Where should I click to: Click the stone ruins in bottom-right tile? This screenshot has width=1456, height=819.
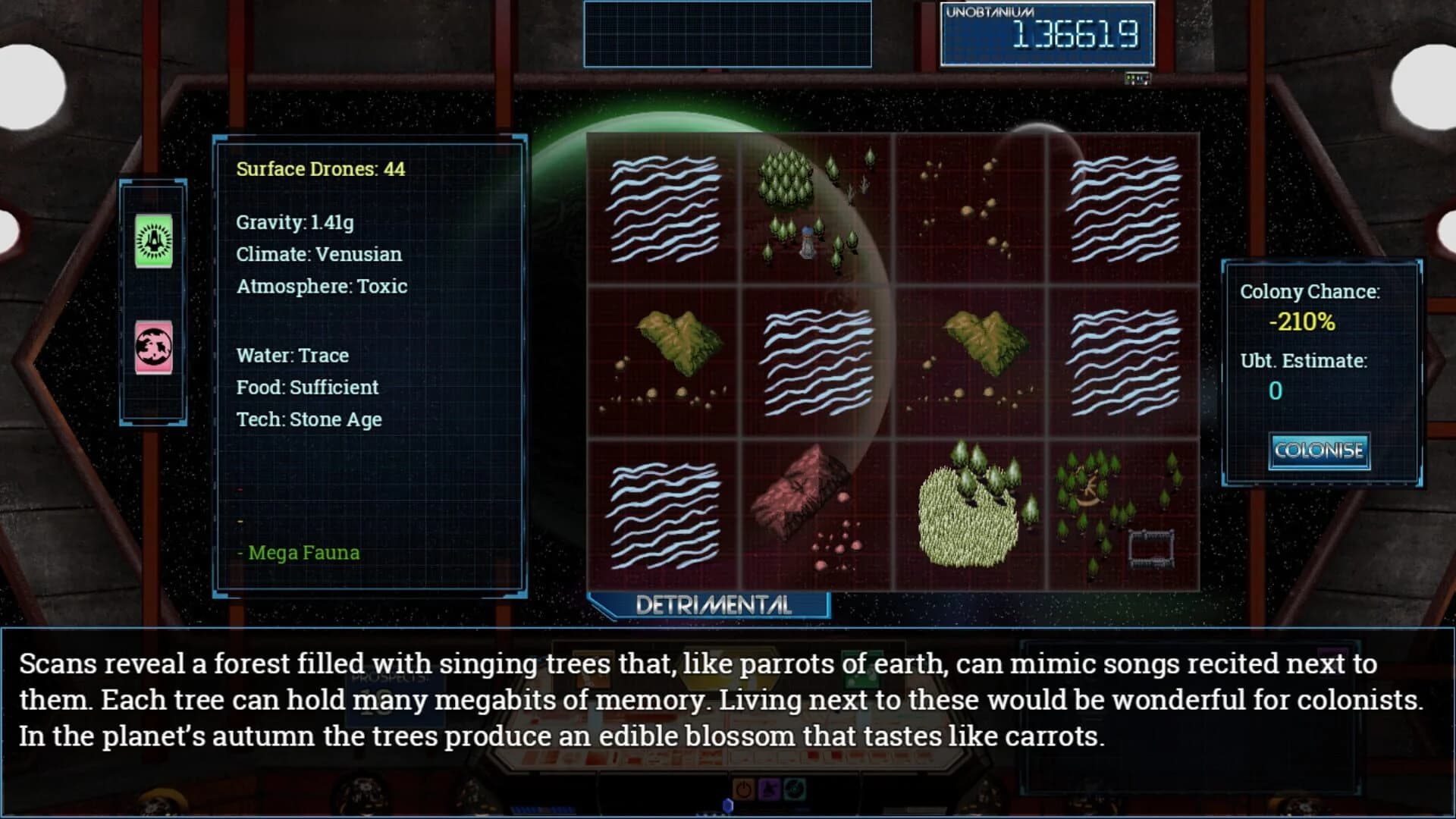[x=1151, y=548]
